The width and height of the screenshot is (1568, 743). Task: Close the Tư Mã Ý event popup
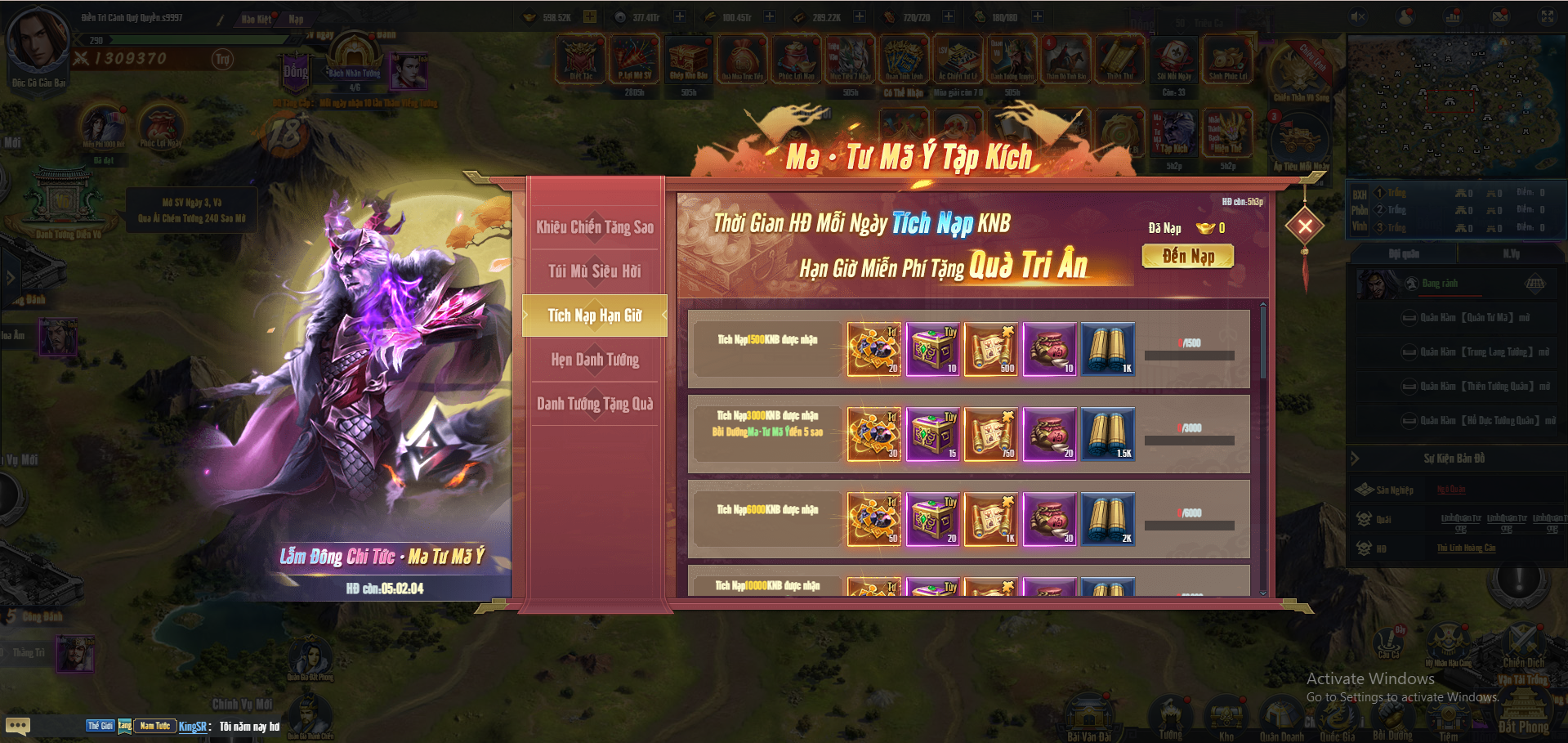point(1305,226)
